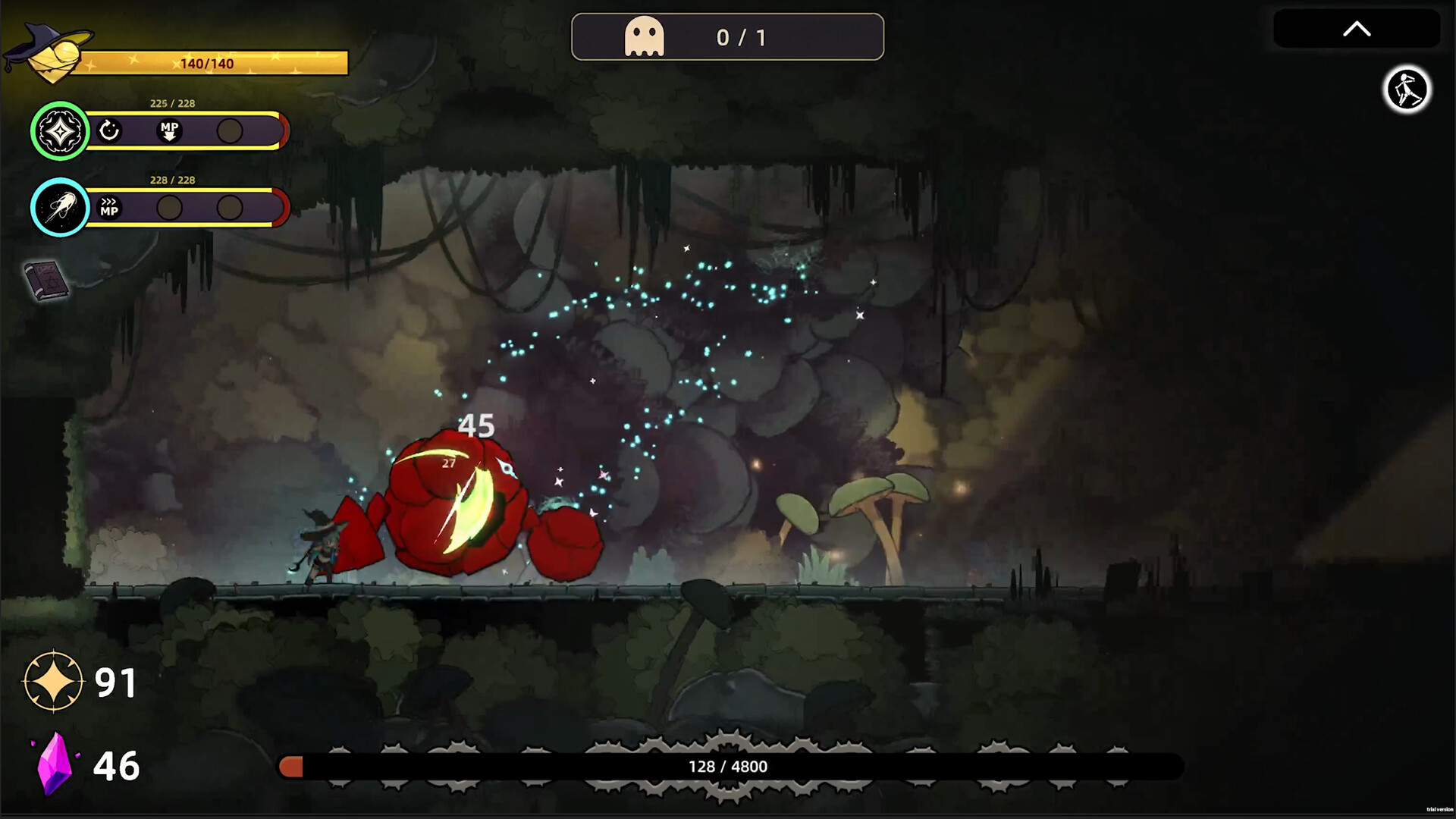Toggle the empty second slot on comet skill bar
Viewport: 1456px width, 819px height.
(x=168, y=208)
